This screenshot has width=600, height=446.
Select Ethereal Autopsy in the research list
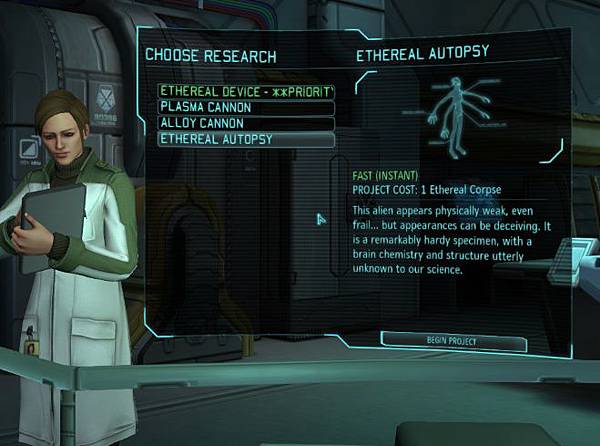245,139
